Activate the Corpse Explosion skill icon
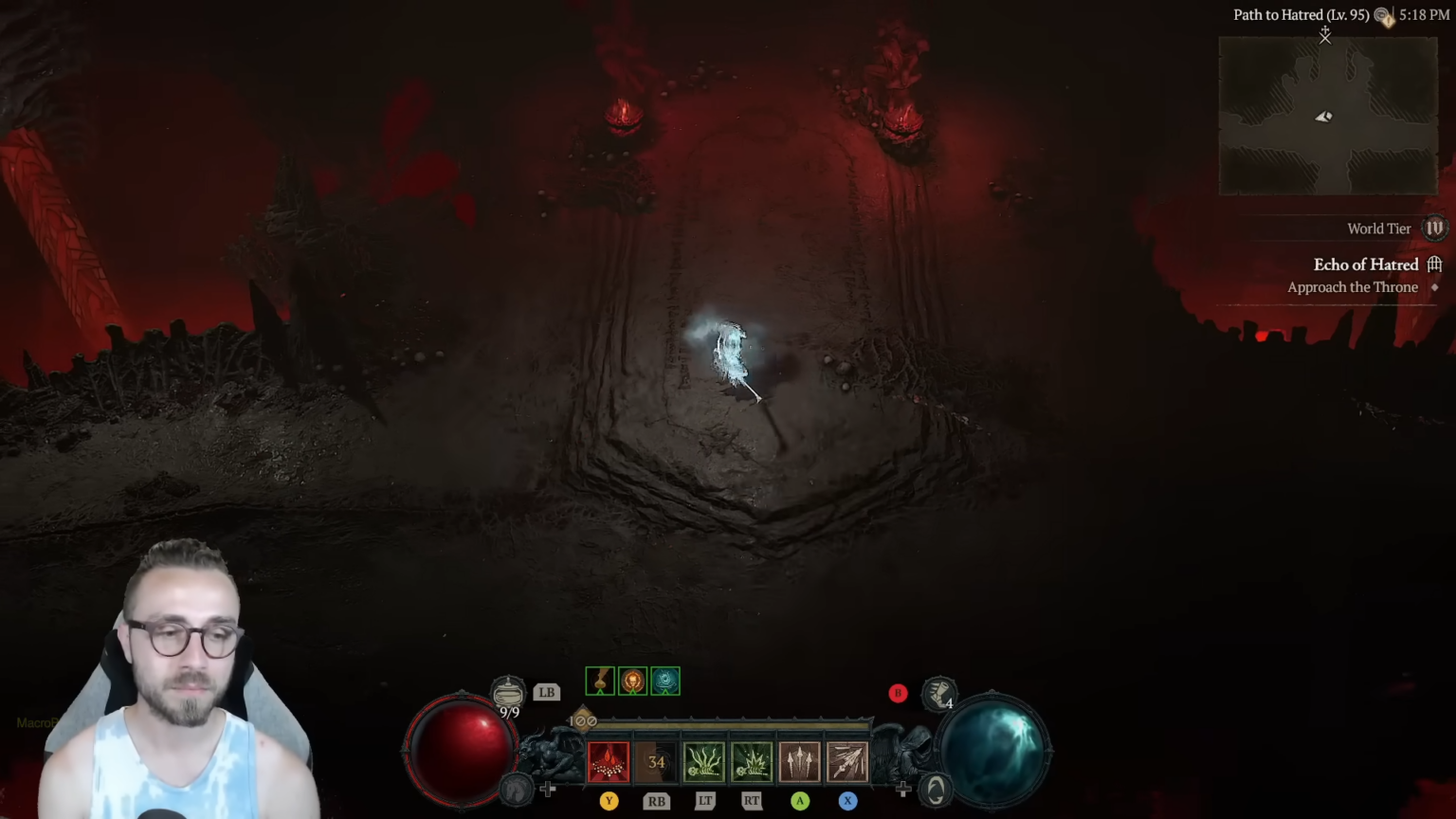 pyautogui.click(x=751, y=761)
